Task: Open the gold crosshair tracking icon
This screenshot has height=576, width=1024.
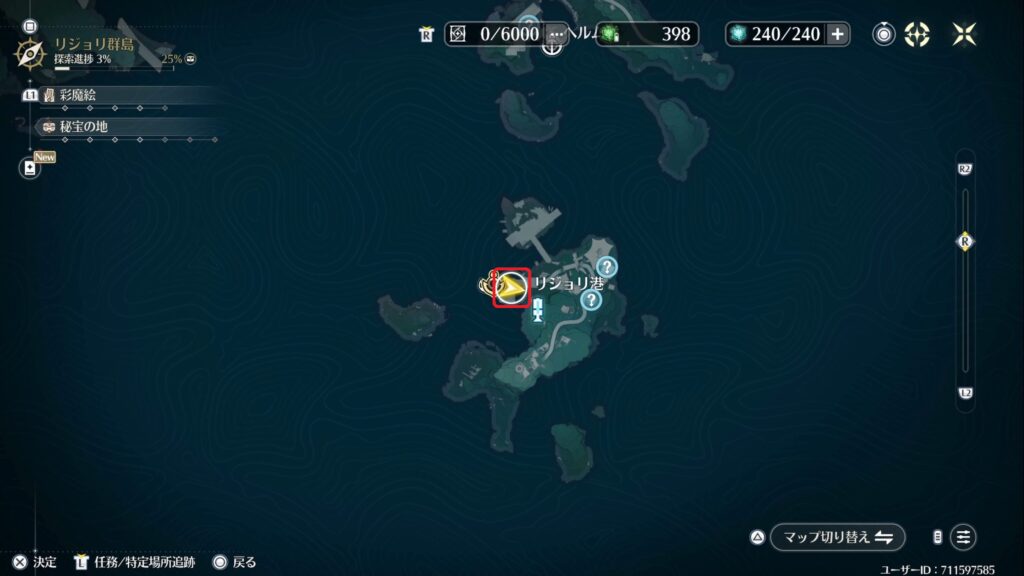Action: [917, 34]
